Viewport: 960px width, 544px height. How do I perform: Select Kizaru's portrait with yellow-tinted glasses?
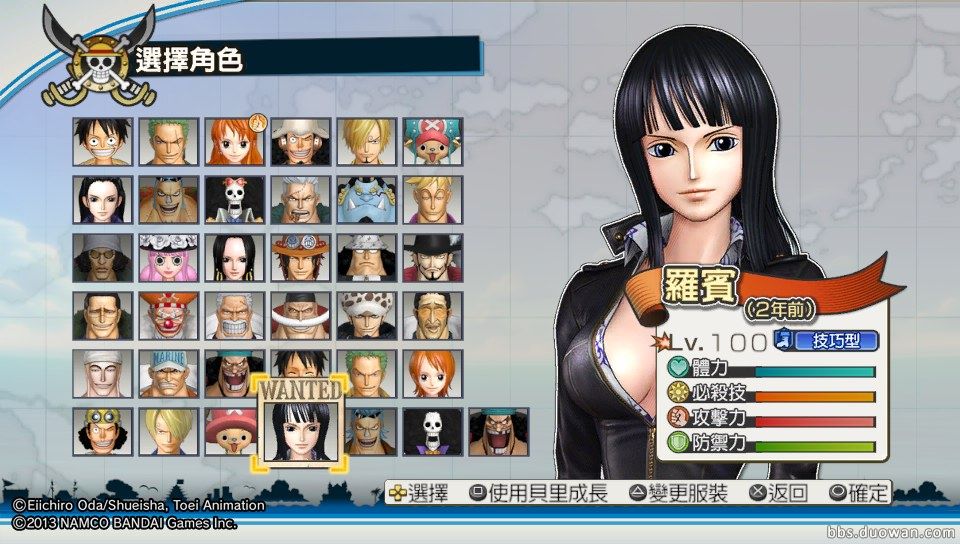point(432,316)
